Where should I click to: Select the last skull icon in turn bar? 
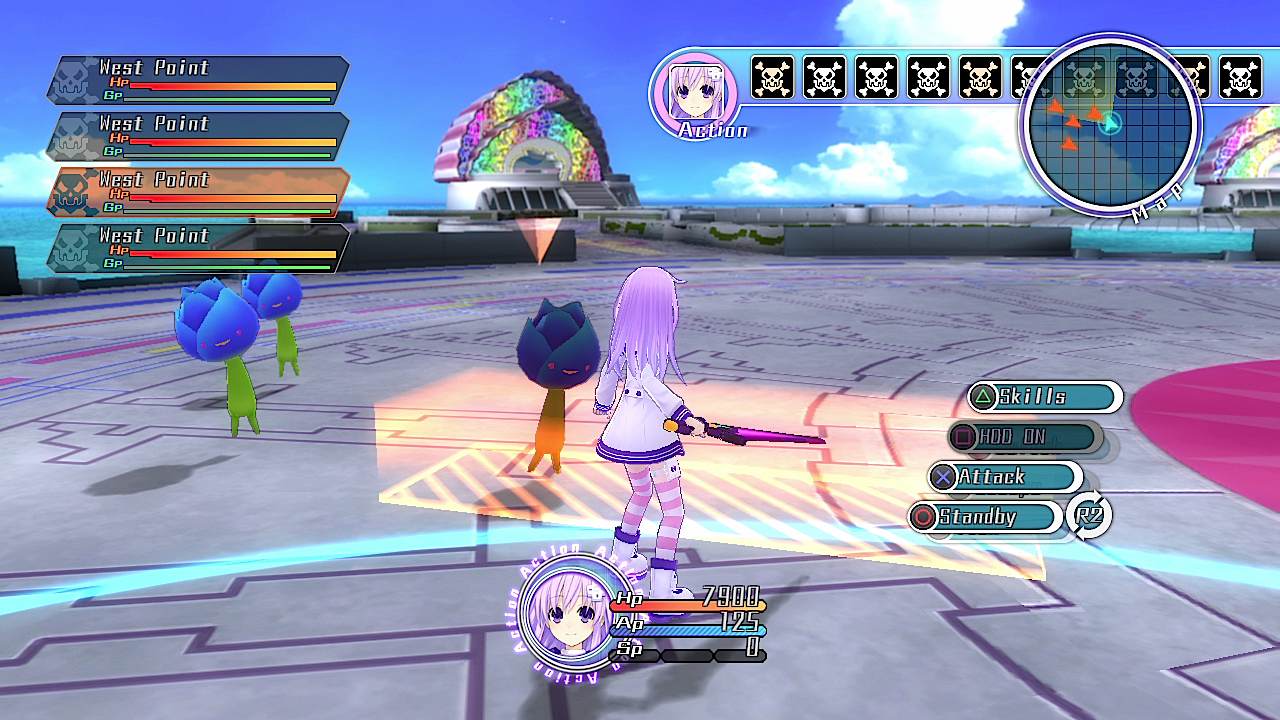click(x=1243, y=75)
